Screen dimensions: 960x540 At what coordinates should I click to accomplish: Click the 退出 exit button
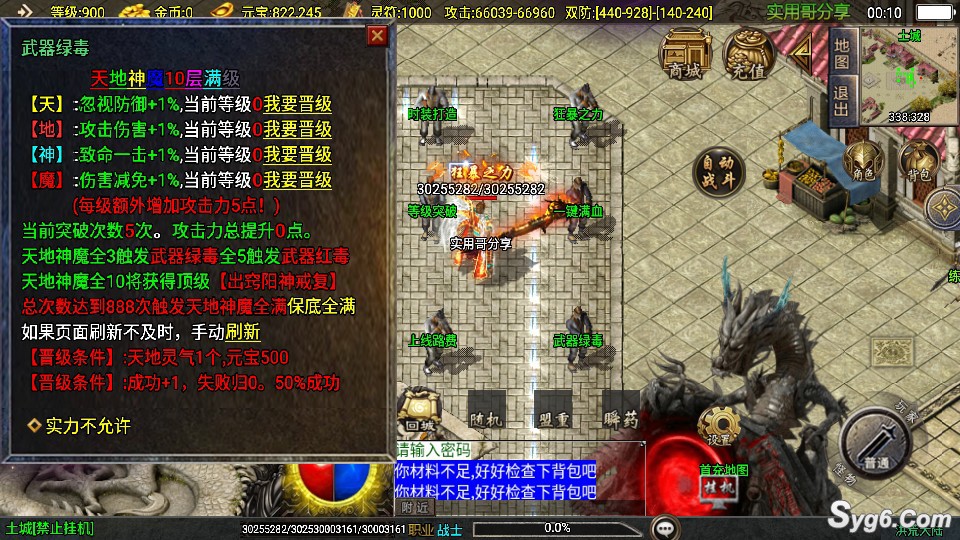coord(842,100)
